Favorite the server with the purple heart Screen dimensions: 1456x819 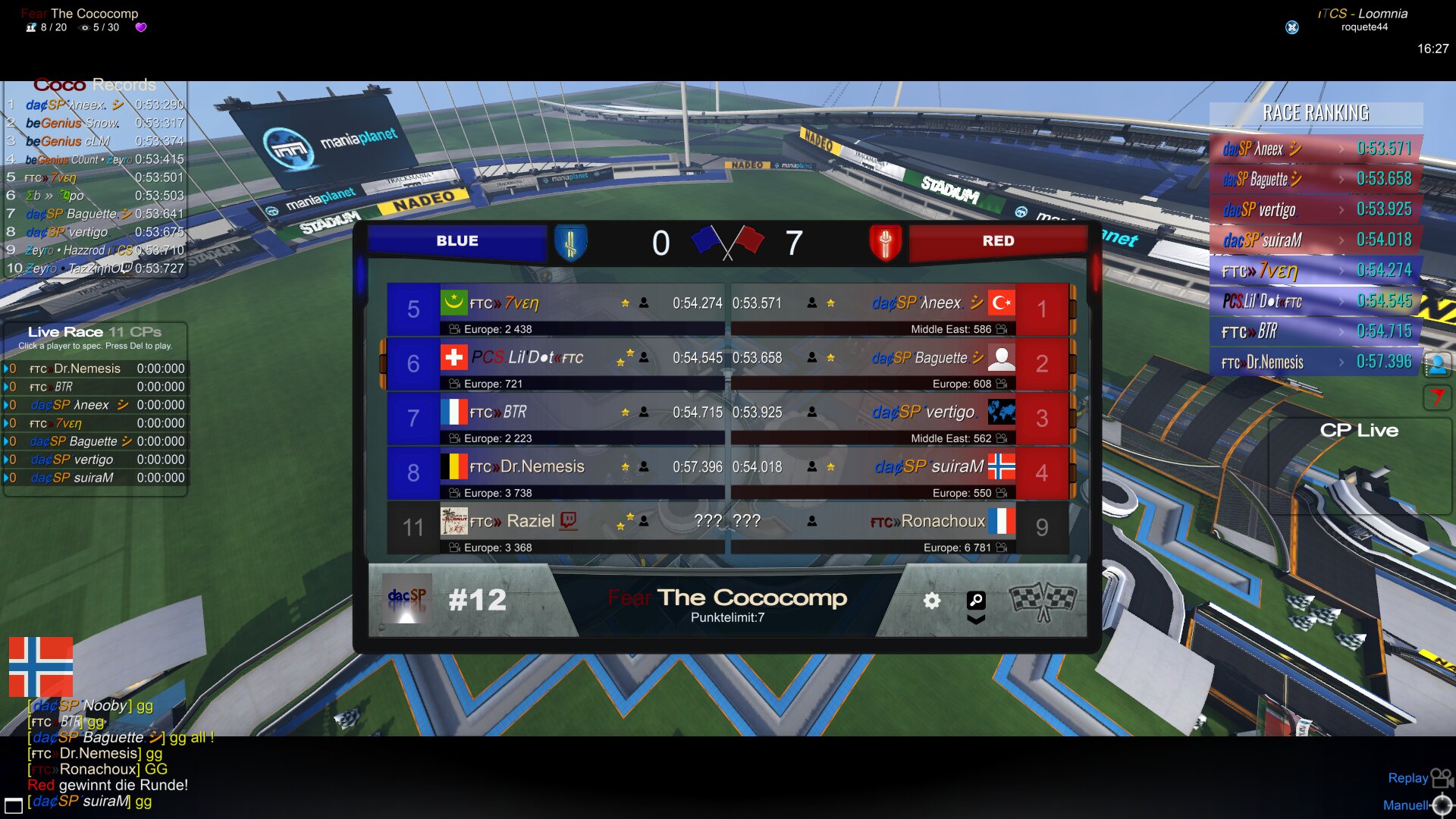(x=140, y=27)
